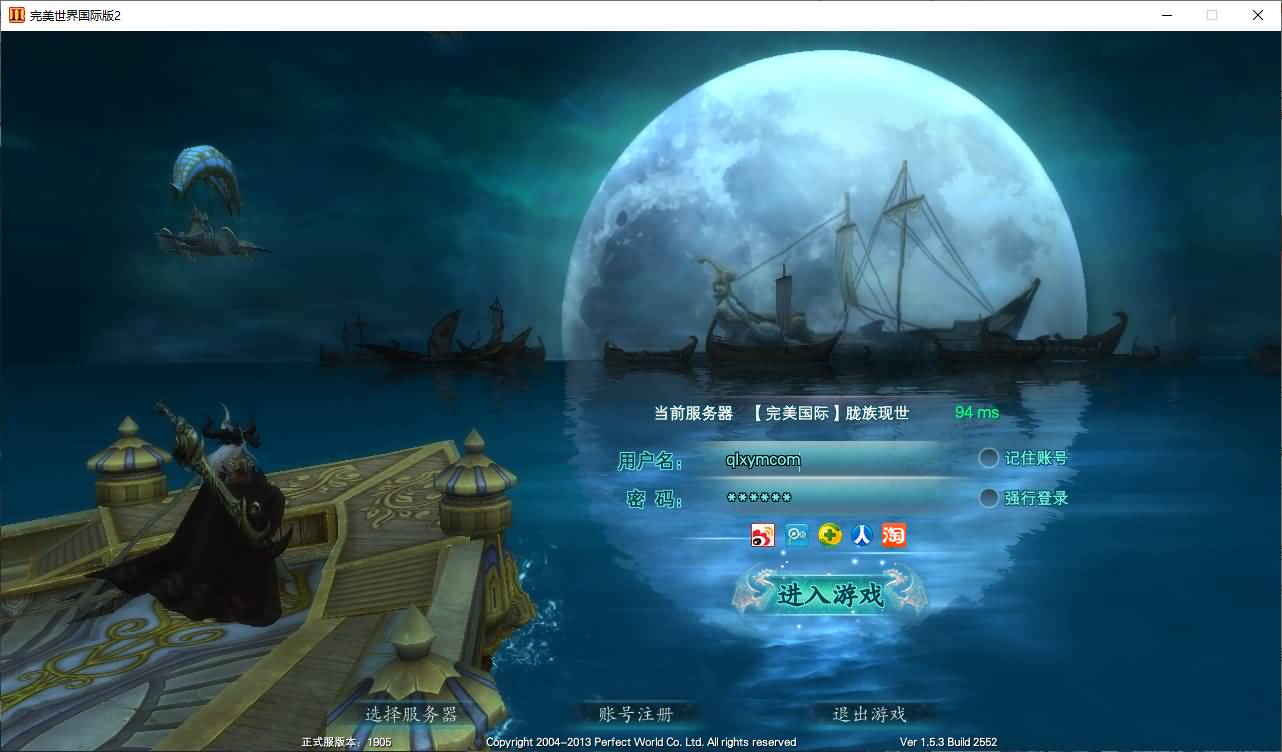This screenshot has width=1282, height=752.
Task: Minimize the game window
Action: [x=1167, y=15]
